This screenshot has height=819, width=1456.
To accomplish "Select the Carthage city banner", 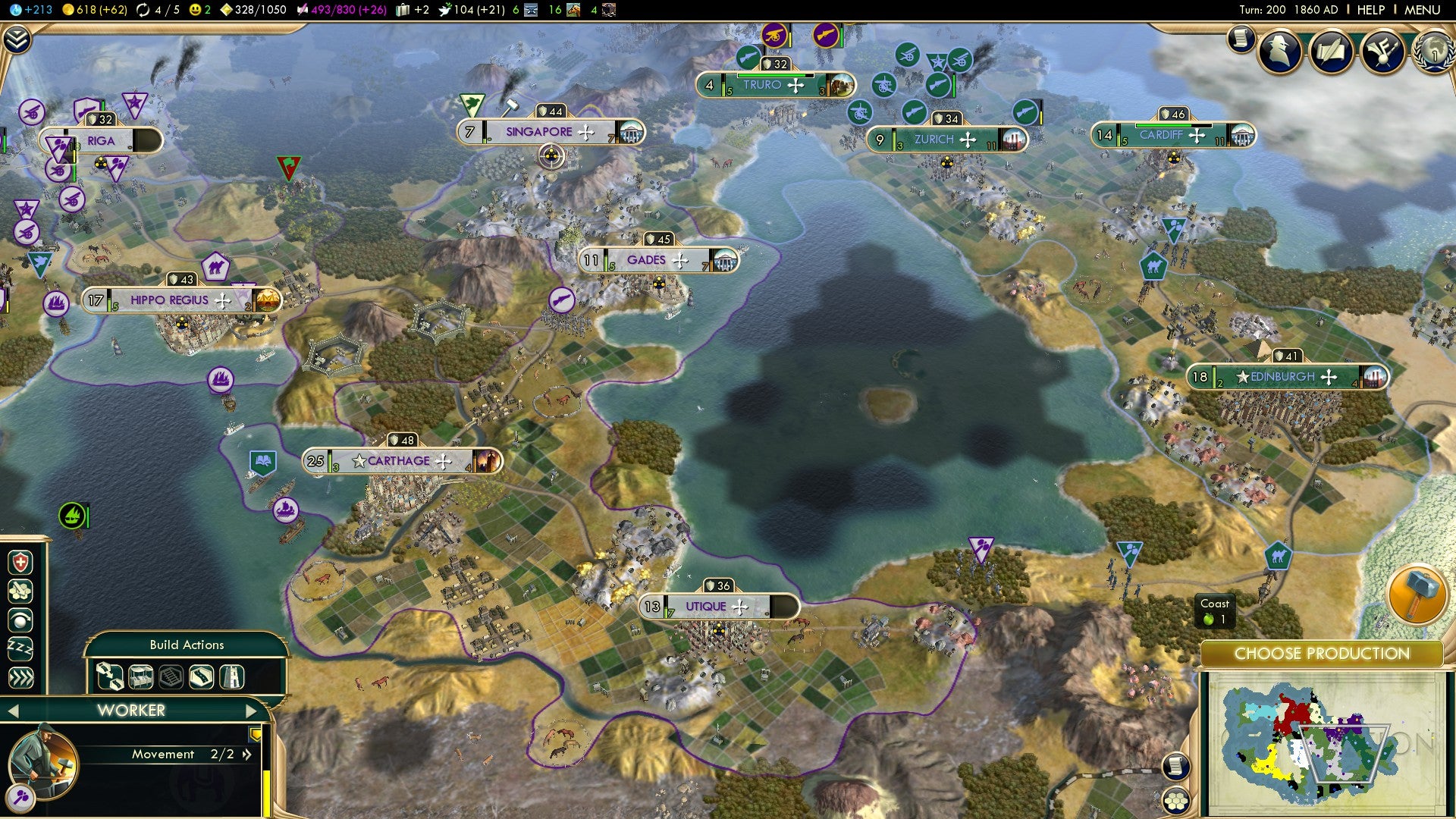I will [x=398, y=460].
